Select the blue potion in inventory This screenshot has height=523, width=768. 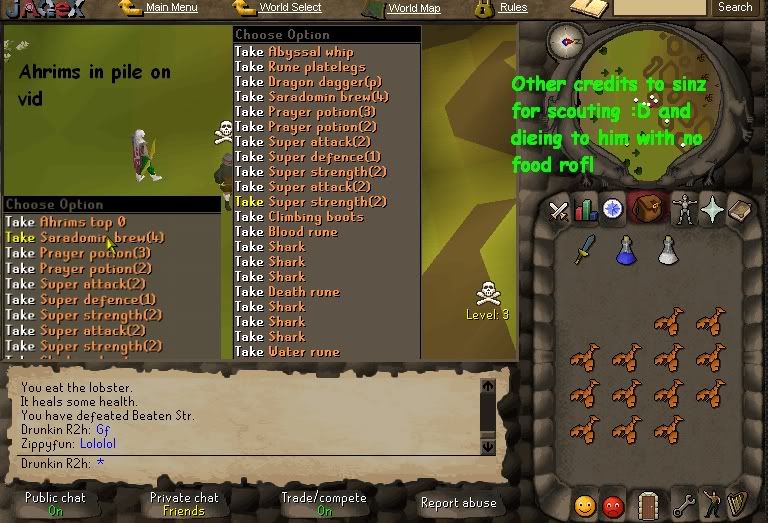tap(627, 250)
